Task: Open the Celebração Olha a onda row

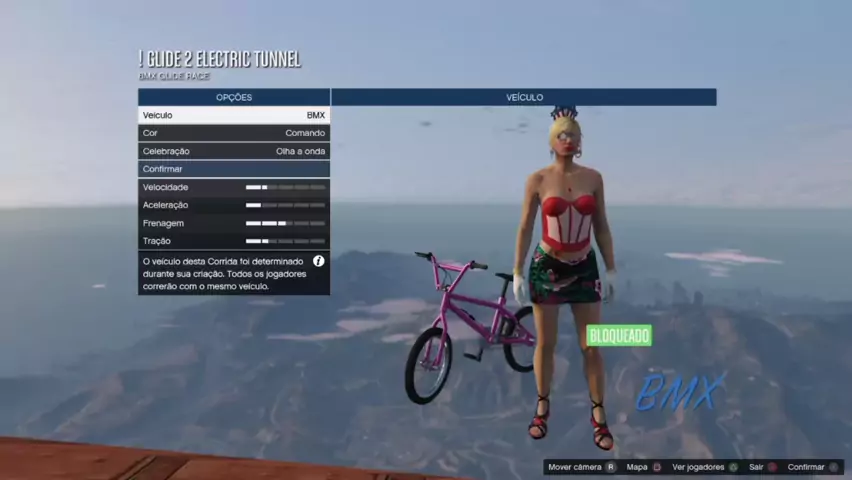Action: pos(234,151)
